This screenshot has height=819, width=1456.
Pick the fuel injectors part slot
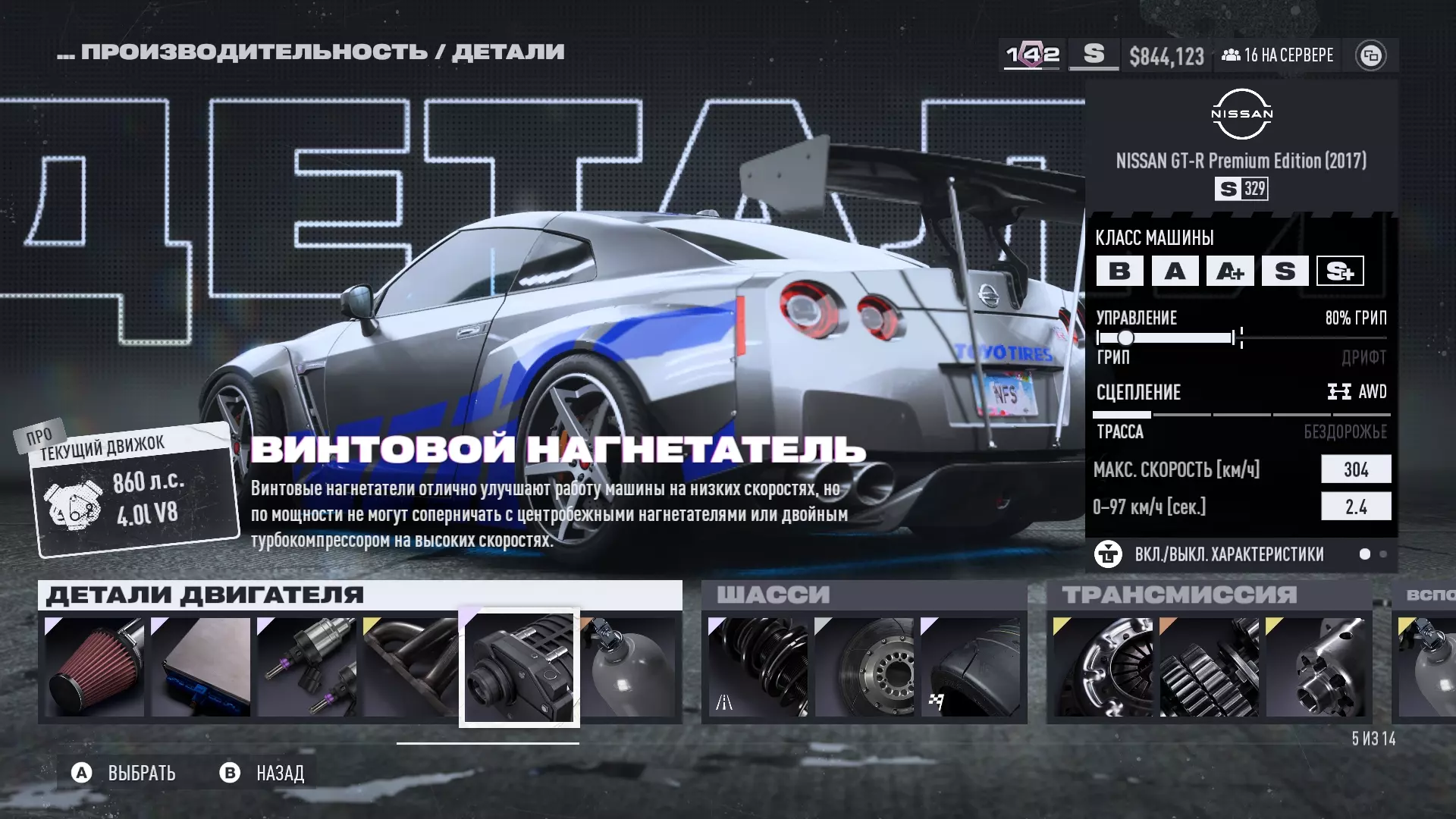[x=307, y=667]
